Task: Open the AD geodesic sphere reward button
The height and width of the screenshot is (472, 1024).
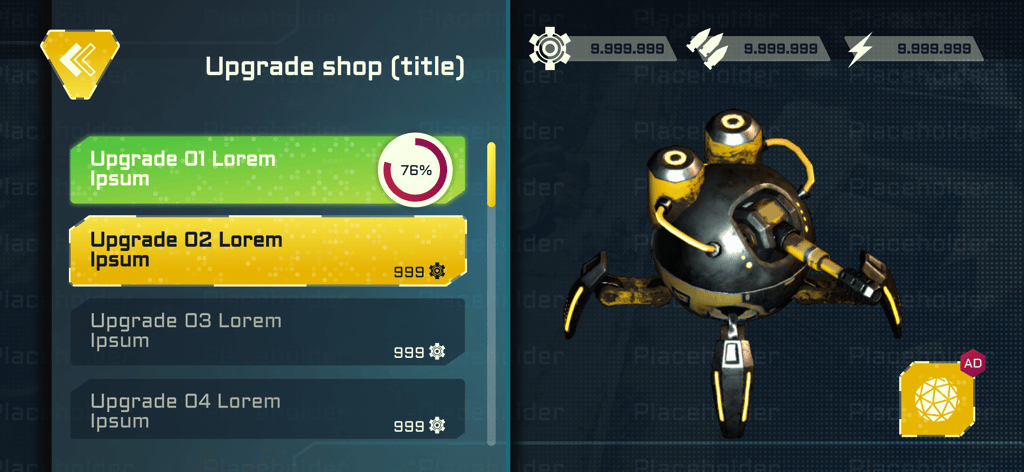Action: tap(937, 399)
